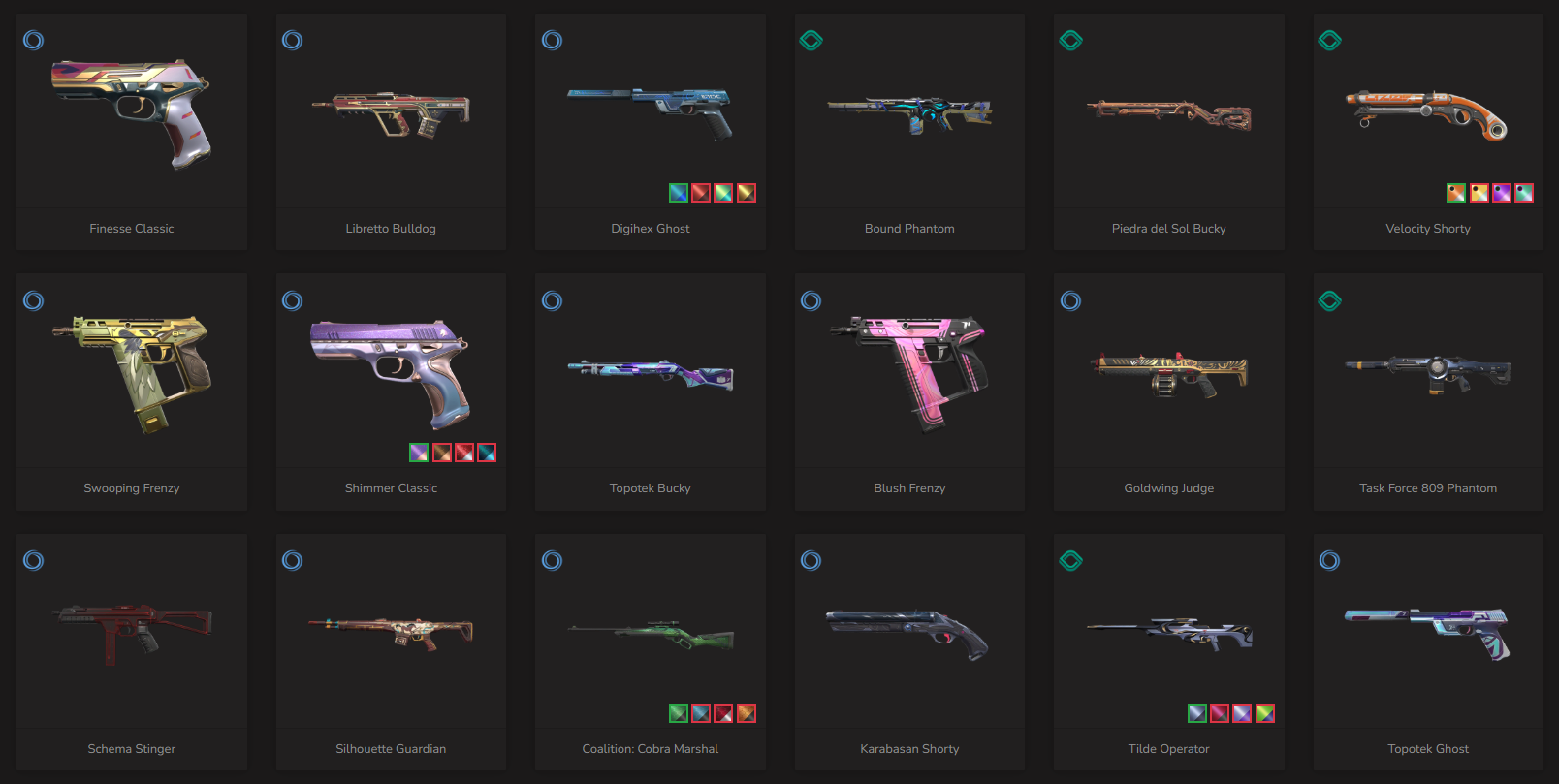The width and height of the screenshot is (1559, 784).
Task: Select the Bound Phantom skin card
Action: coord(909,116)
